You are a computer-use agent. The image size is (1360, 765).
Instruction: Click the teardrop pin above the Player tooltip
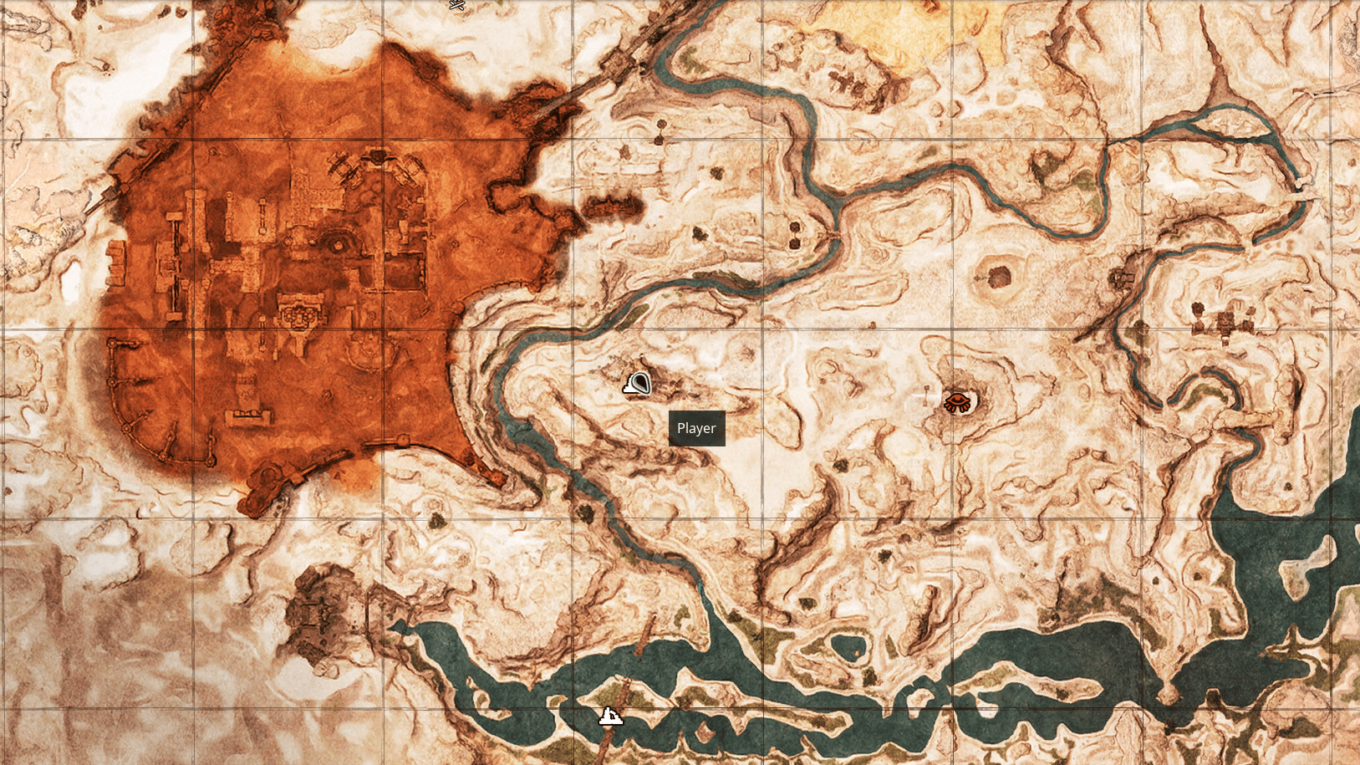[x=637, y=383]
